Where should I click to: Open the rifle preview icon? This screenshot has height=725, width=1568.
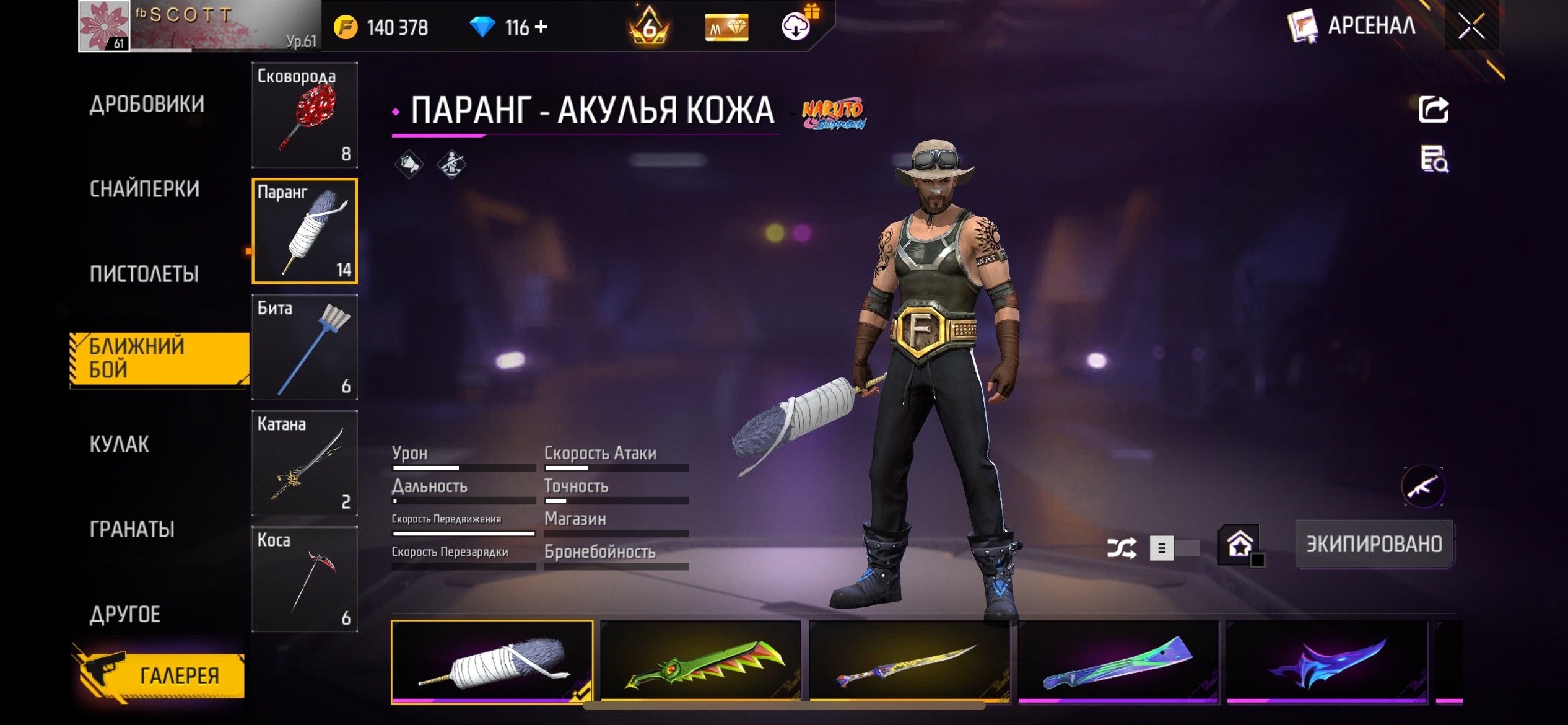(1423, 486)
